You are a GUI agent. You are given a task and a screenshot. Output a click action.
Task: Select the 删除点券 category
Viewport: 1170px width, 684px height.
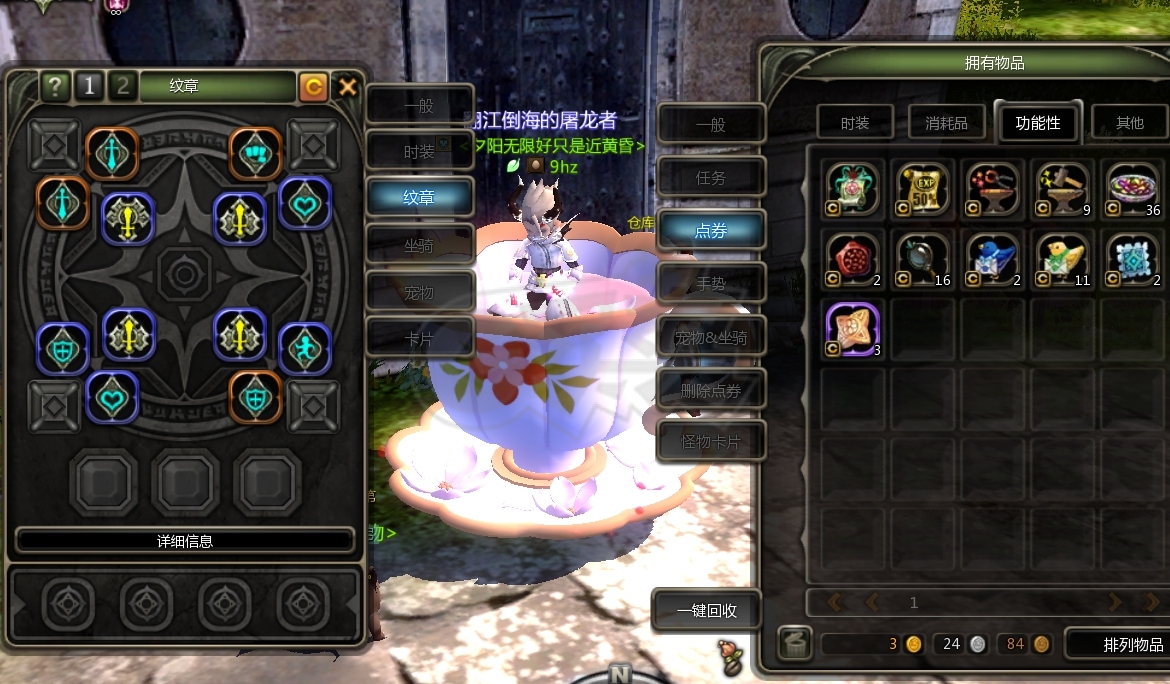coord(710,391)
